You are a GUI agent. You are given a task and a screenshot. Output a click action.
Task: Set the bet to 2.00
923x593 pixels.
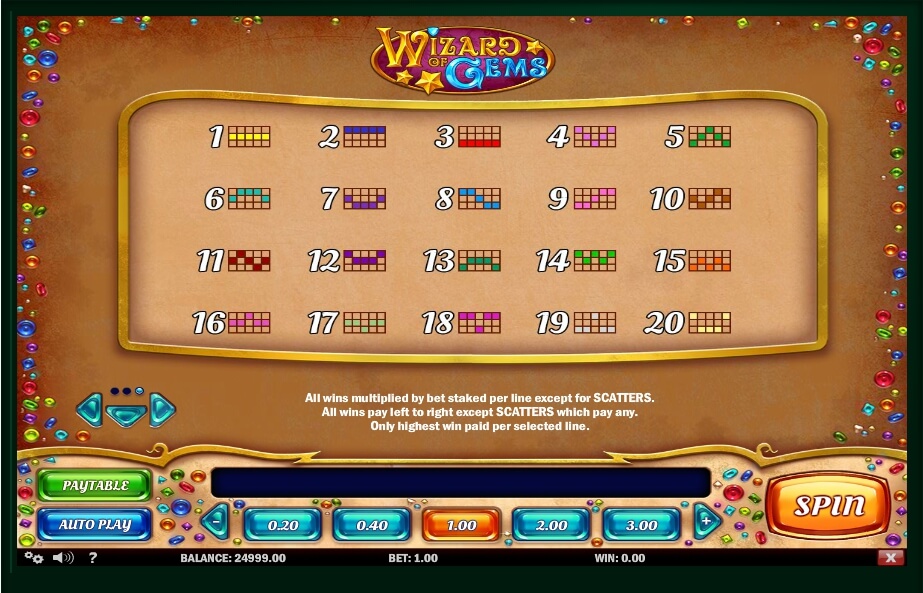click(x=551, y=525)
